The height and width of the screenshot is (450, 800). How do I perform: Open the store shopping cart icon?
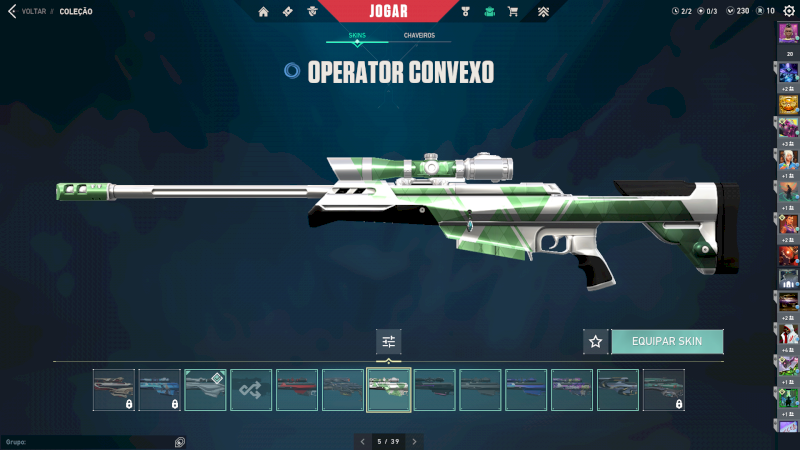(x=513, y=12)
